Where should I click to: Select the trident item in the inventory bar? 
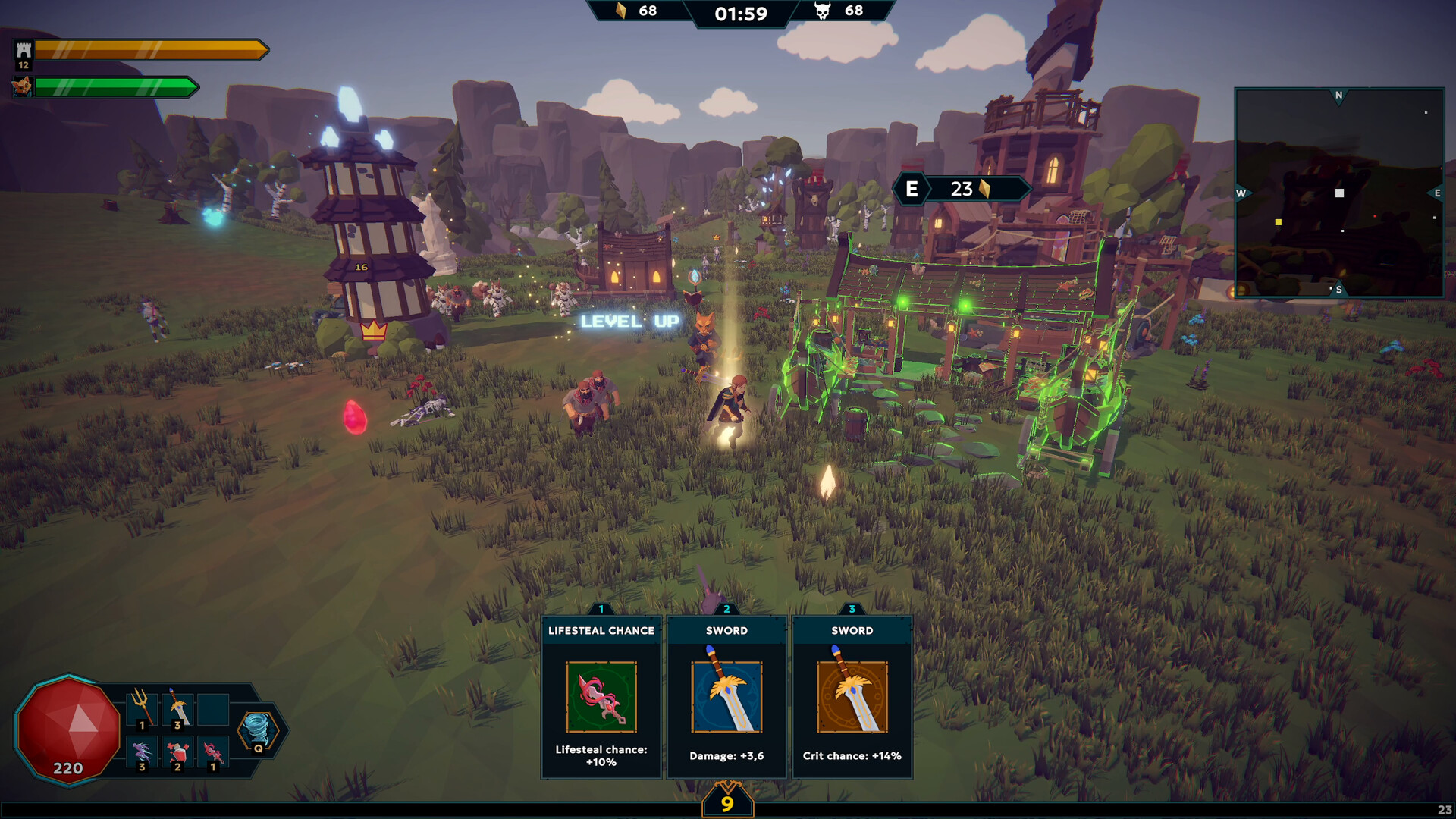141,709
